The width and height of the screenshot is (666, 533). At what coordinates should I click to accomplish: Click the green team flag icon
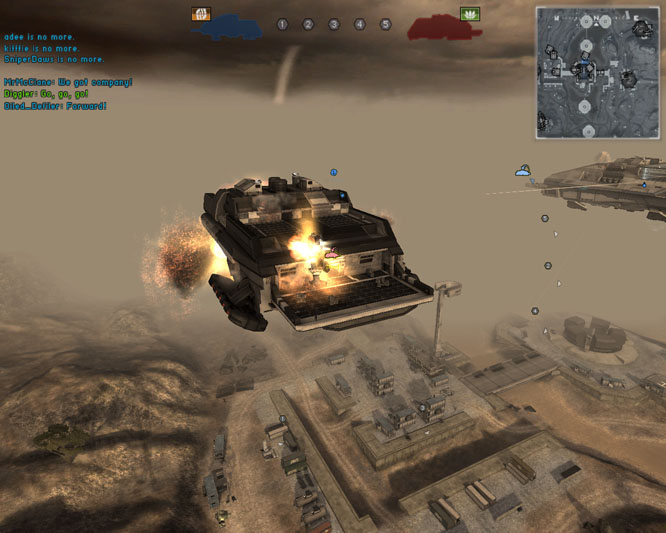coord(469,14)
